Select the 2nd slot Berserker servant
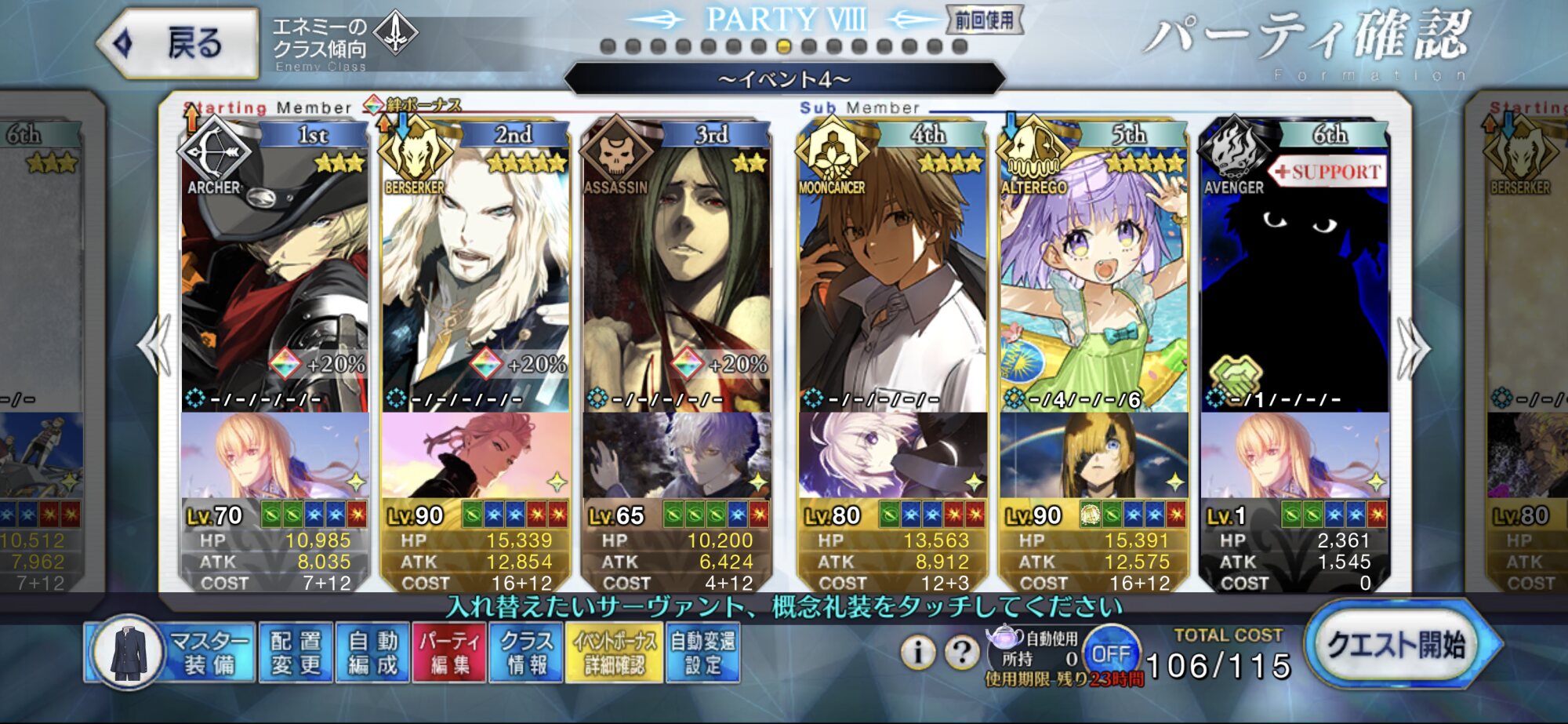 (475, 275)
